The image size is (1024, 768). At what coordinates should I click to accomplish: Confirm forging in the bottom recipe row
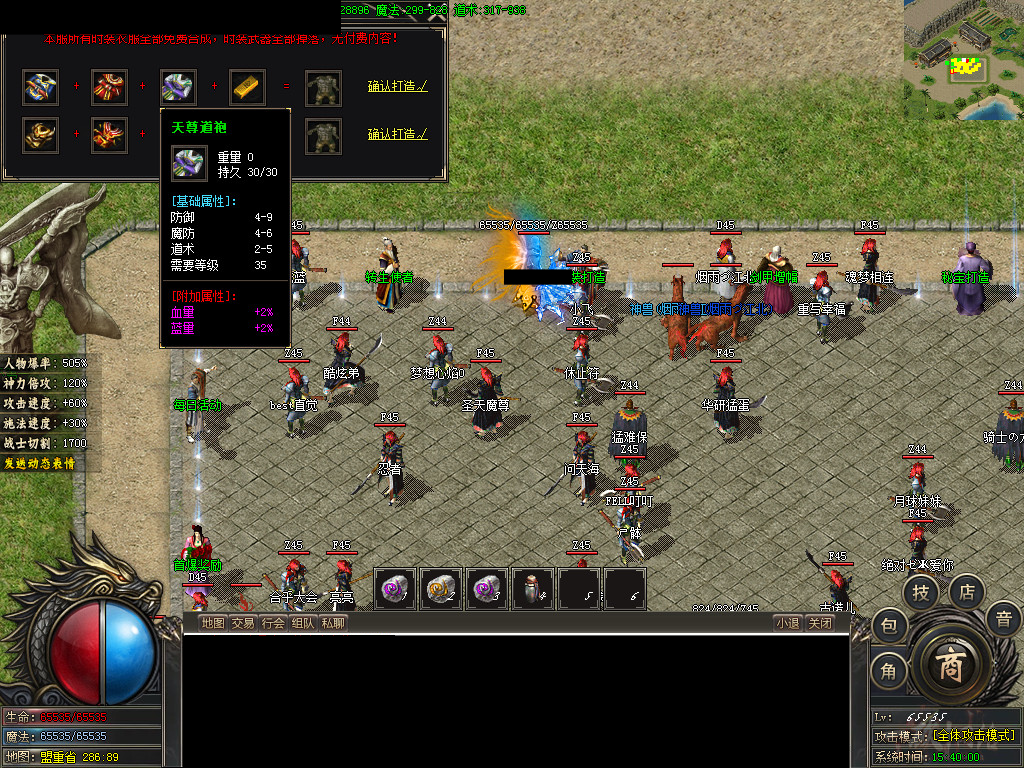(397, 134)
